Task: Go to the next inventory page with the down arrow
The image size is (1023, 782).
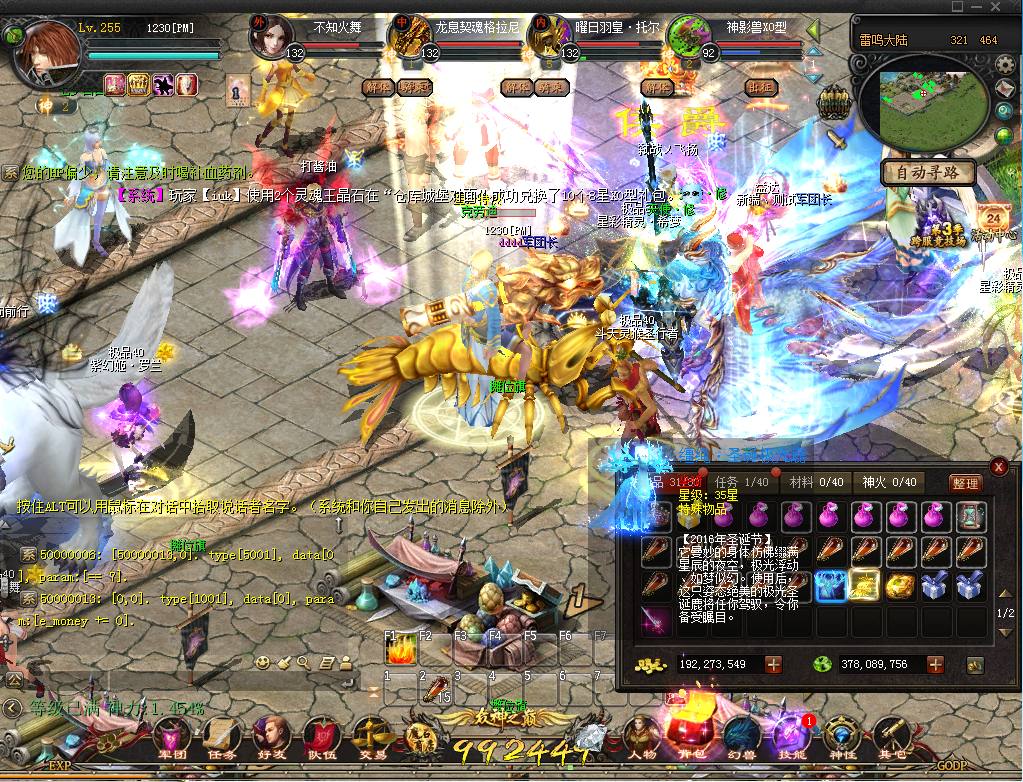Action: 1006,631
